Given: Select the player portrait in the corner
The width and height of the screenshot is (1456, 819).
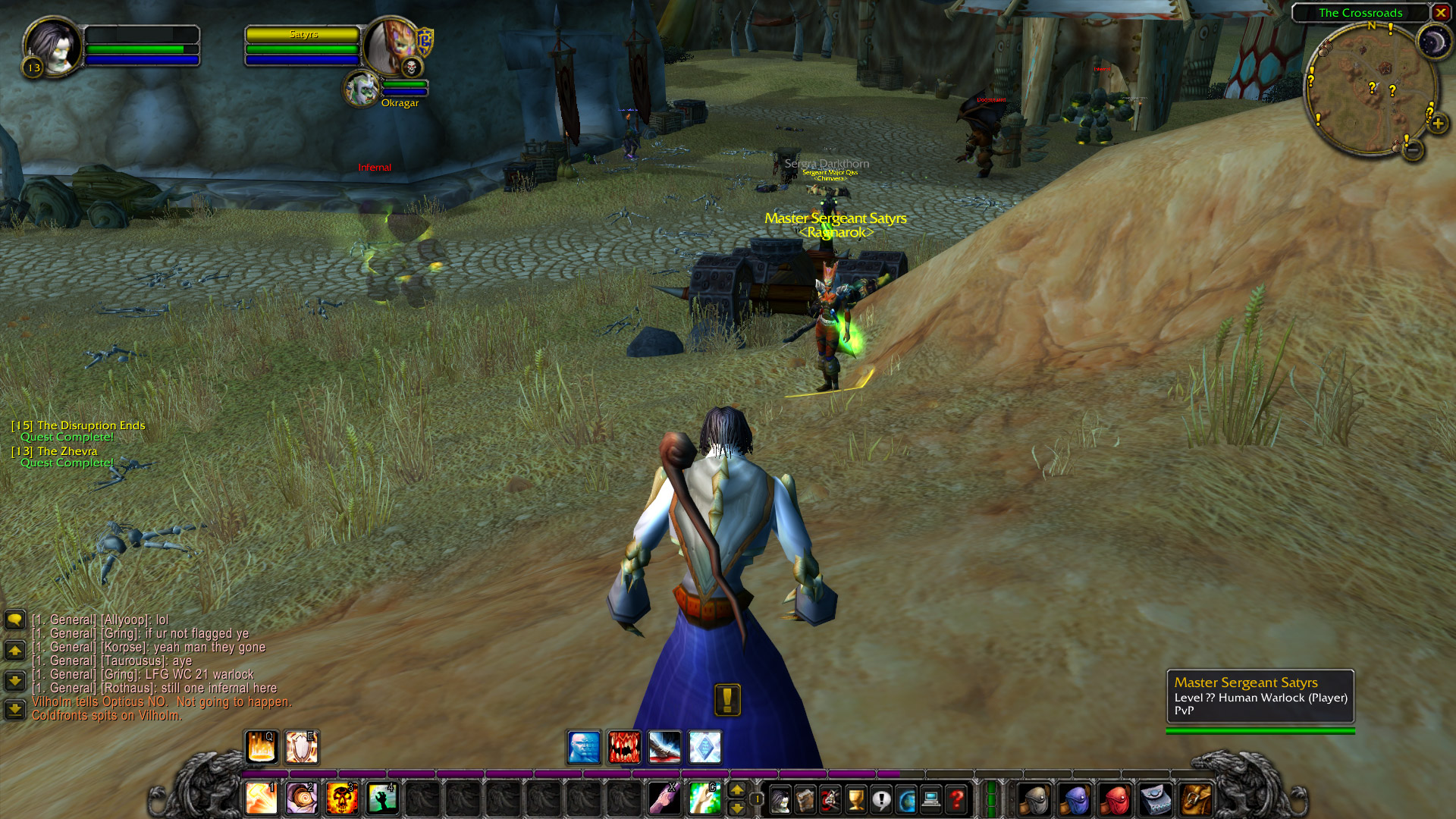Looking at the screenshot, I should [x=52, y=46].
